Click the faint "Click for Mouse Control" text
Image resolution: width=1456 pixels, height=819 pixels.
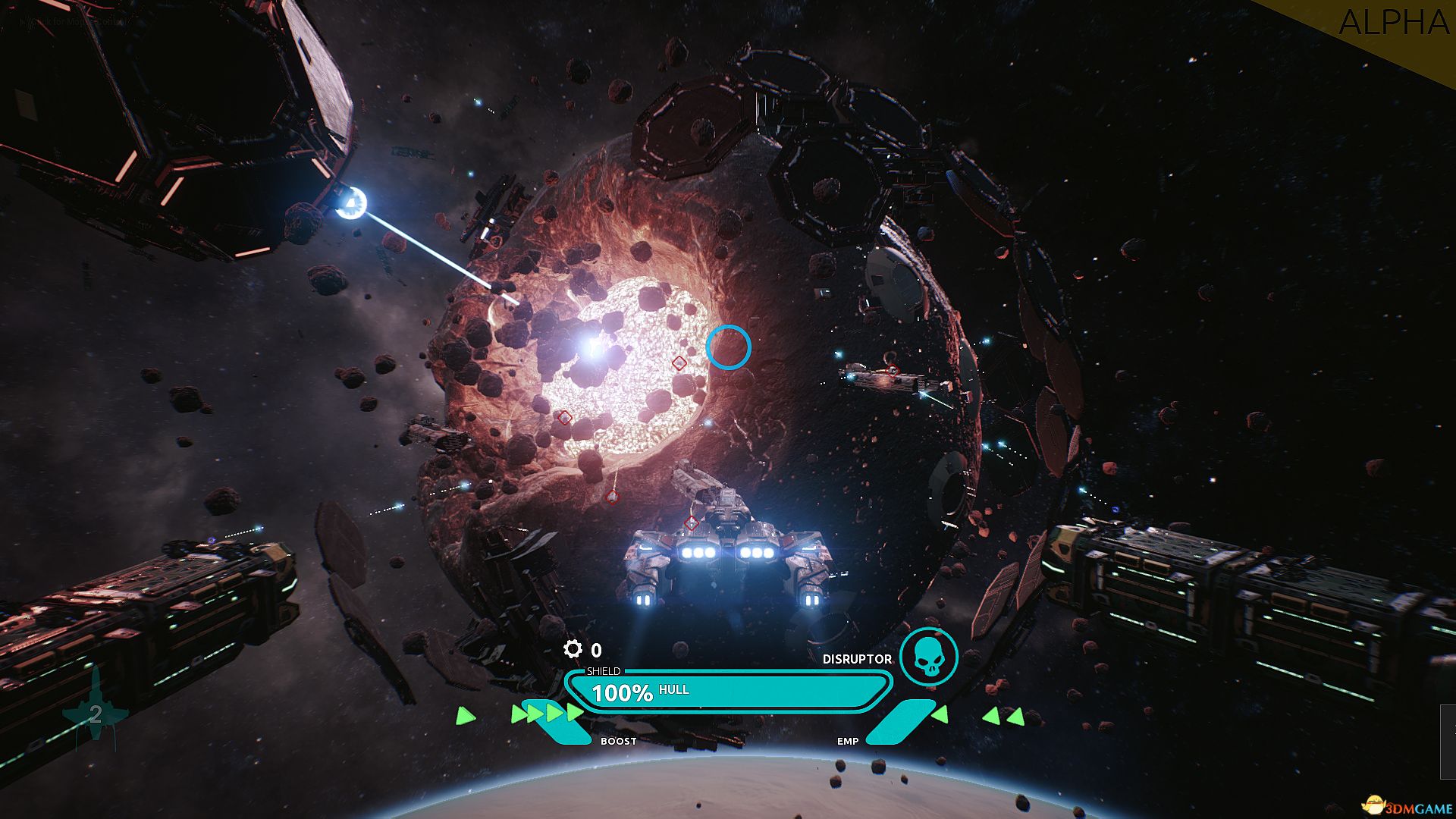pyautogui.click(x=72, y=23)
